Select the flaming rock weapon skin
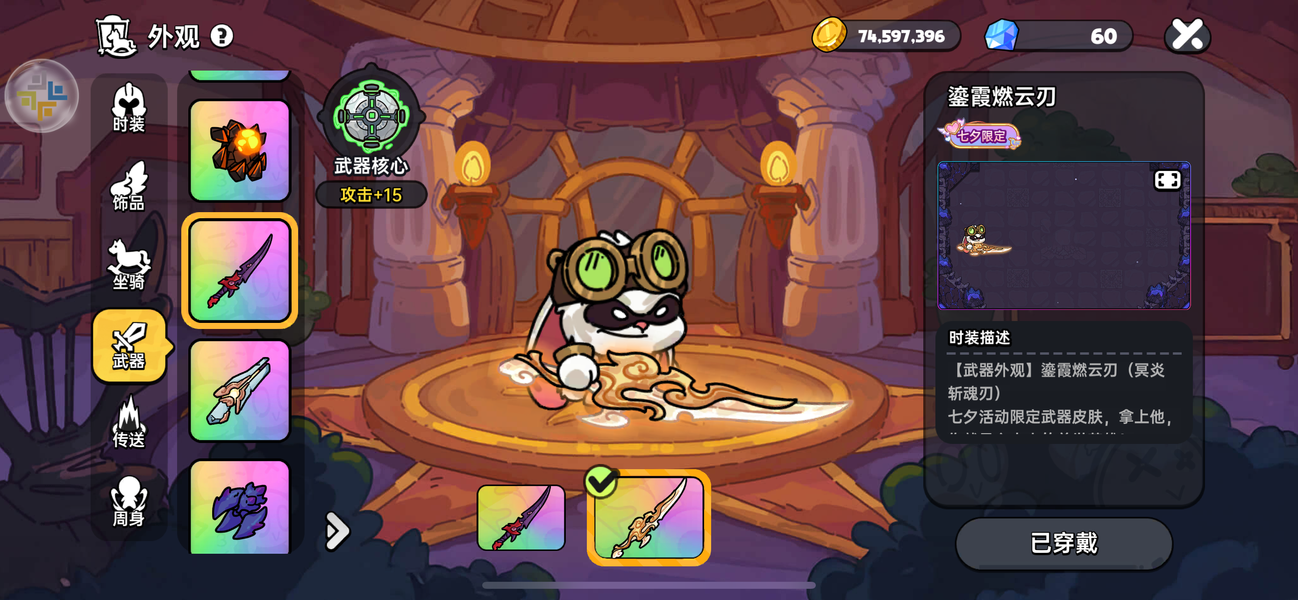The width and height of the screenshot is (1298, 600). point(240,150)
